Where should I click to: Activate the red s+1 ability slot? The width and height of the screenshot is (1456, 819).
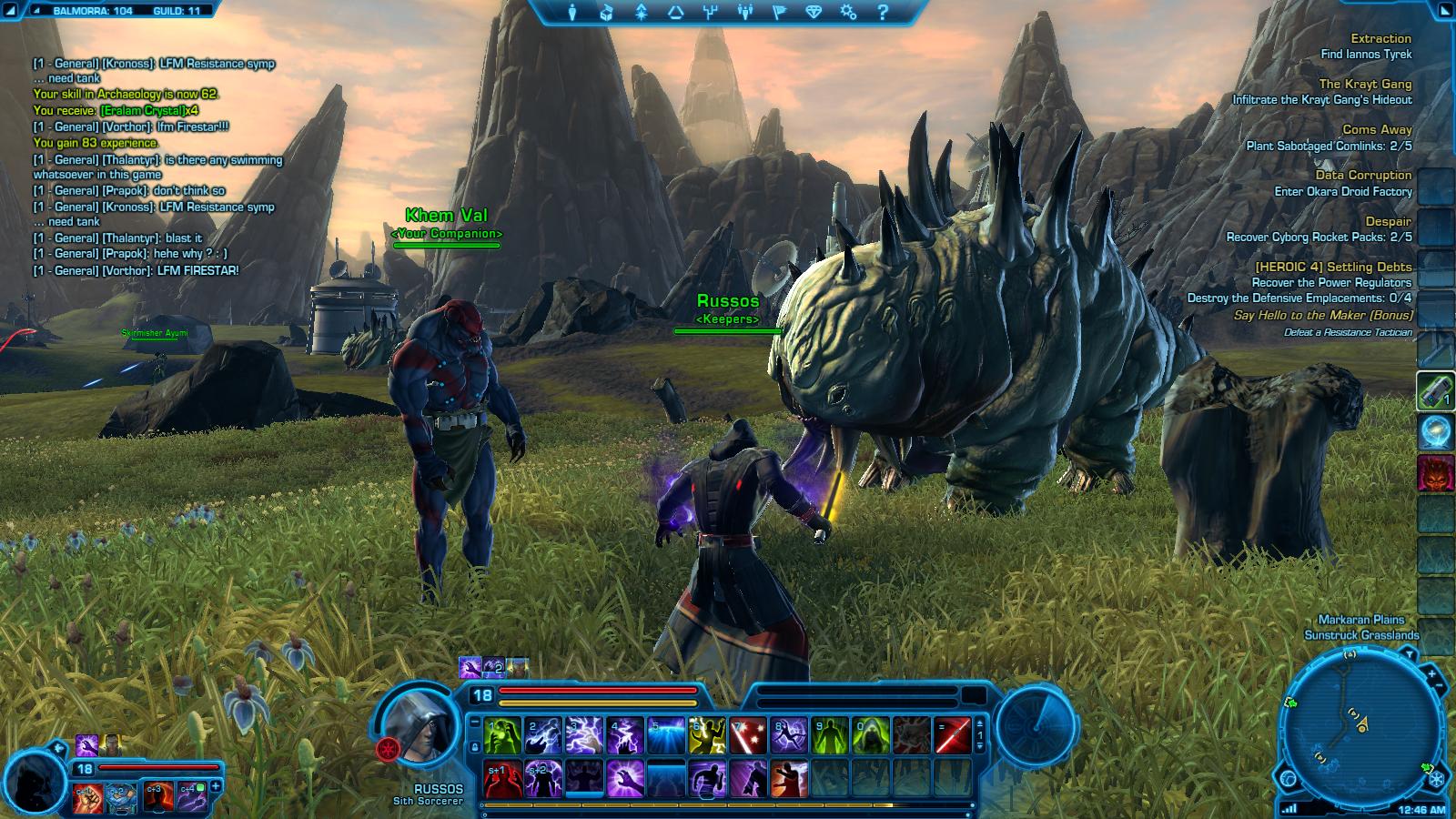[x=502, y=779]
